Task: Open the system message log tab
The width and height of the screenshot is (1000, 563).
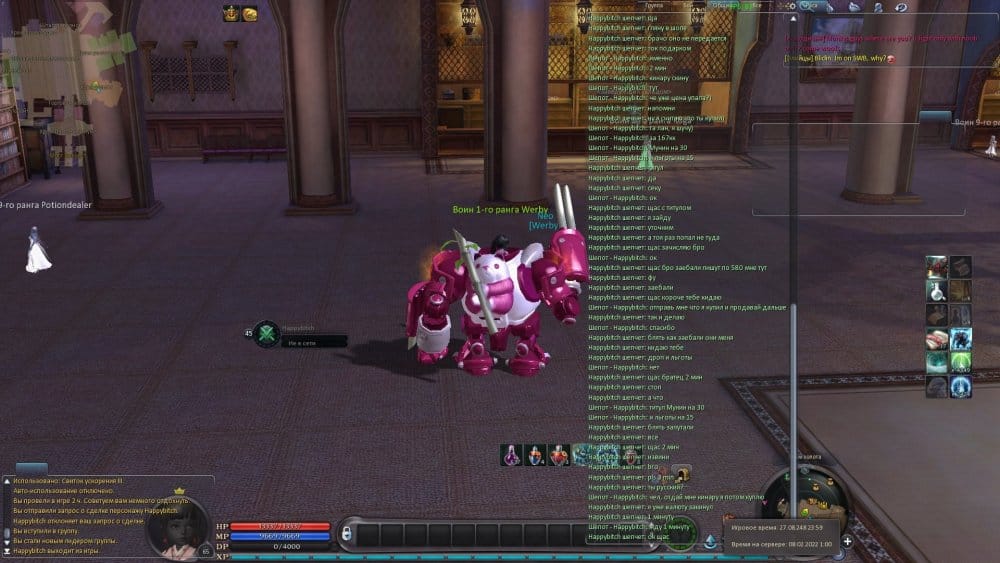Action: tap(31, 468)
